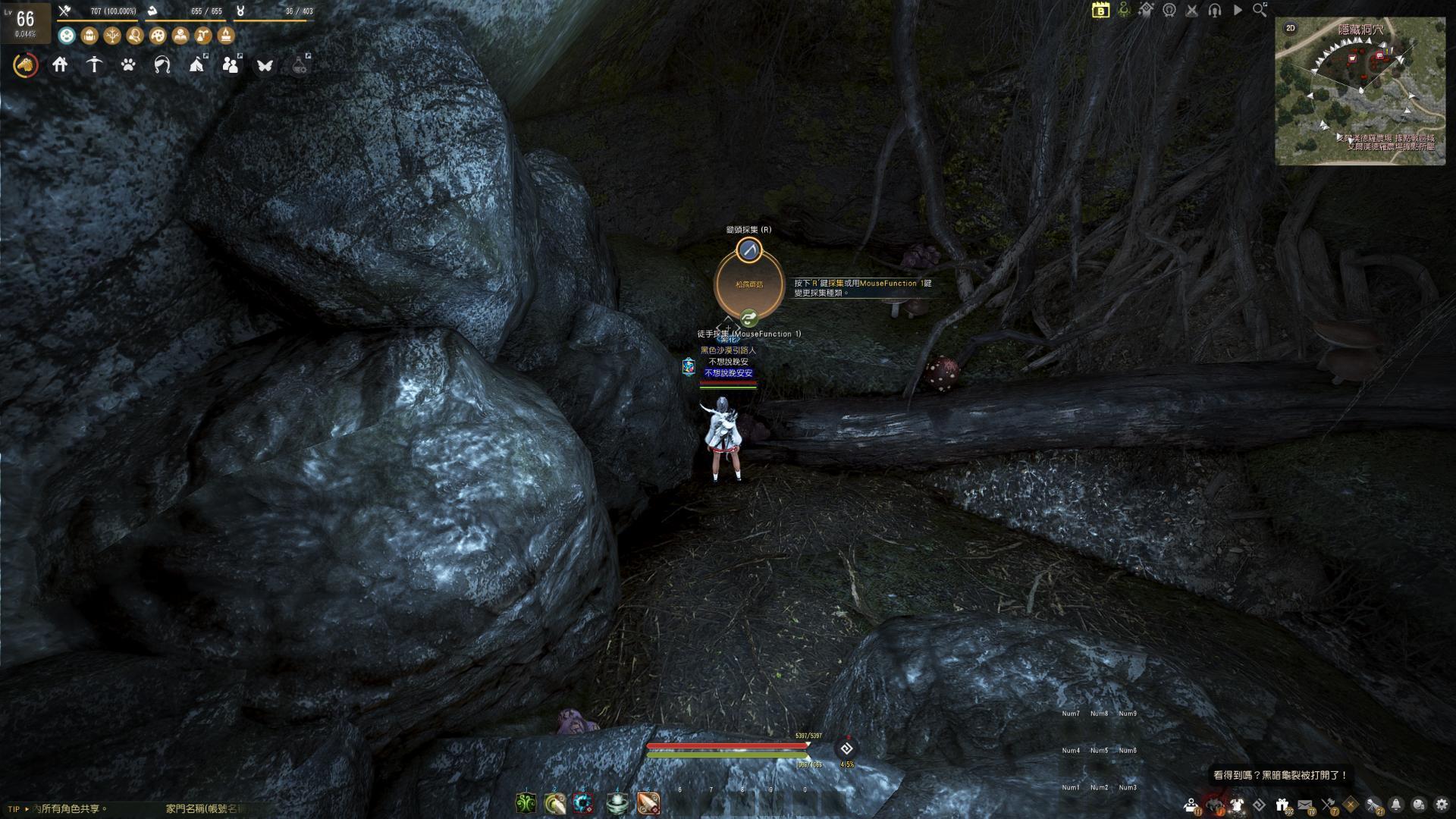Activate the green swirl skill in hotbar
Screen dimensions: 1456x819
pos(526,803)
